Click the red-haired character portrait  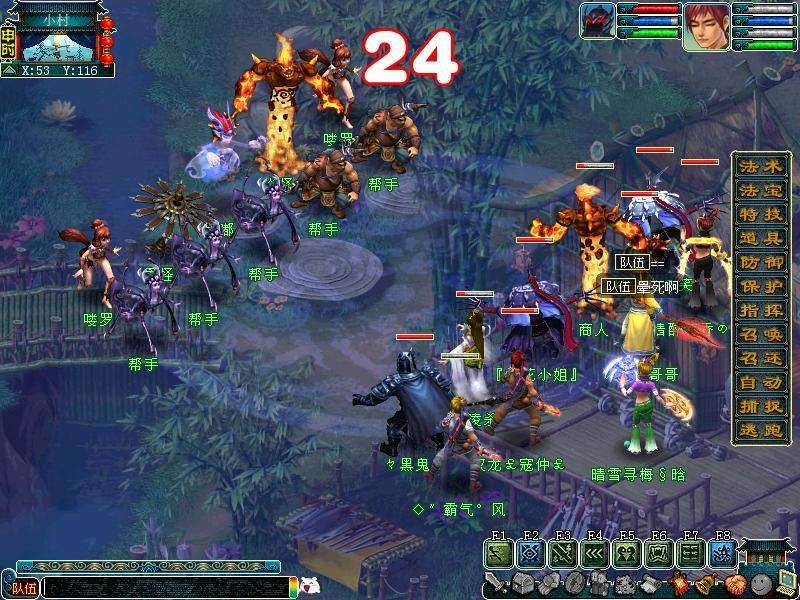tap(706, 26)
